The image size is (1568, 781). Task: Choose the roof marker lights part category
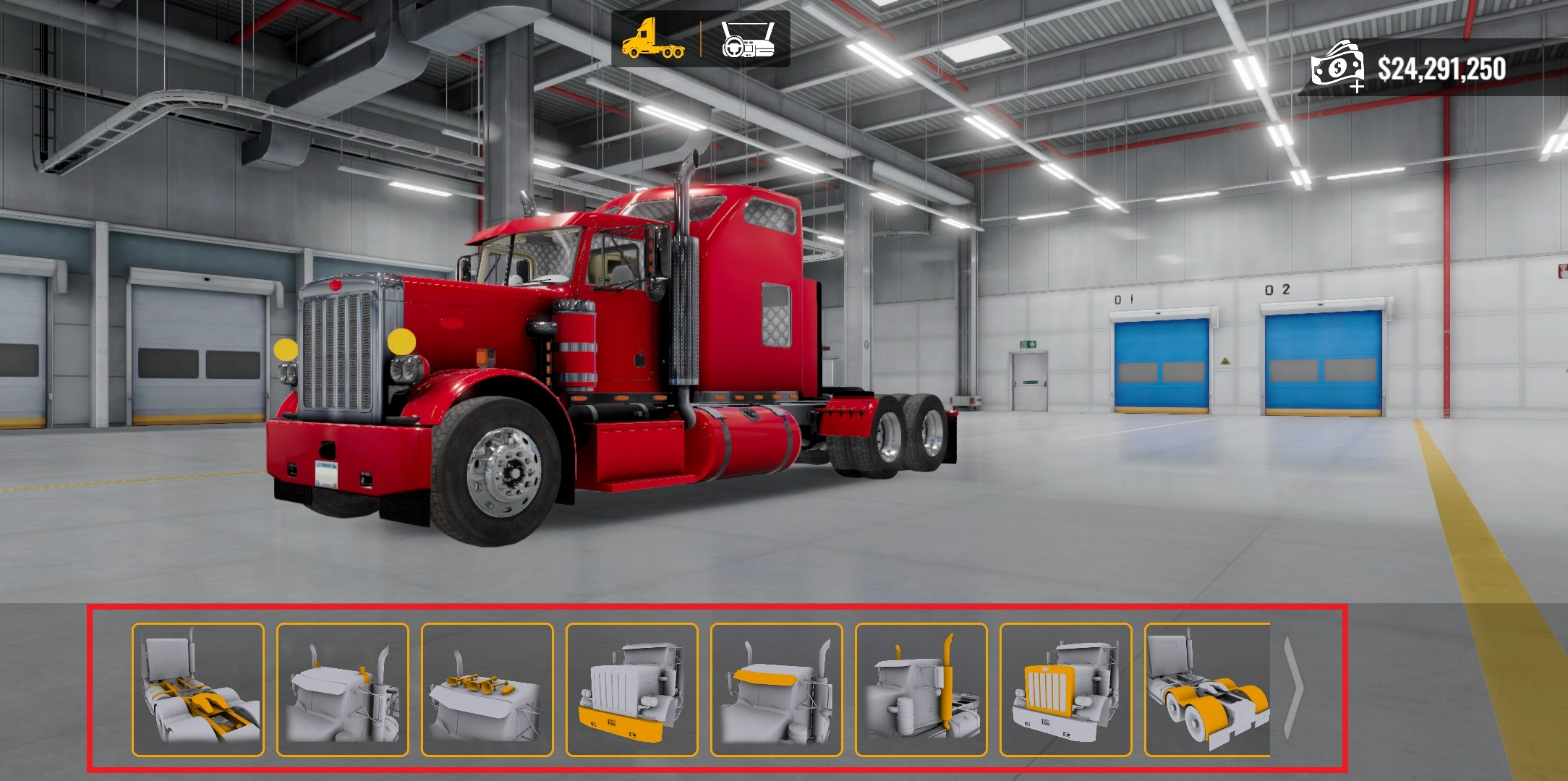pos(343,689)
